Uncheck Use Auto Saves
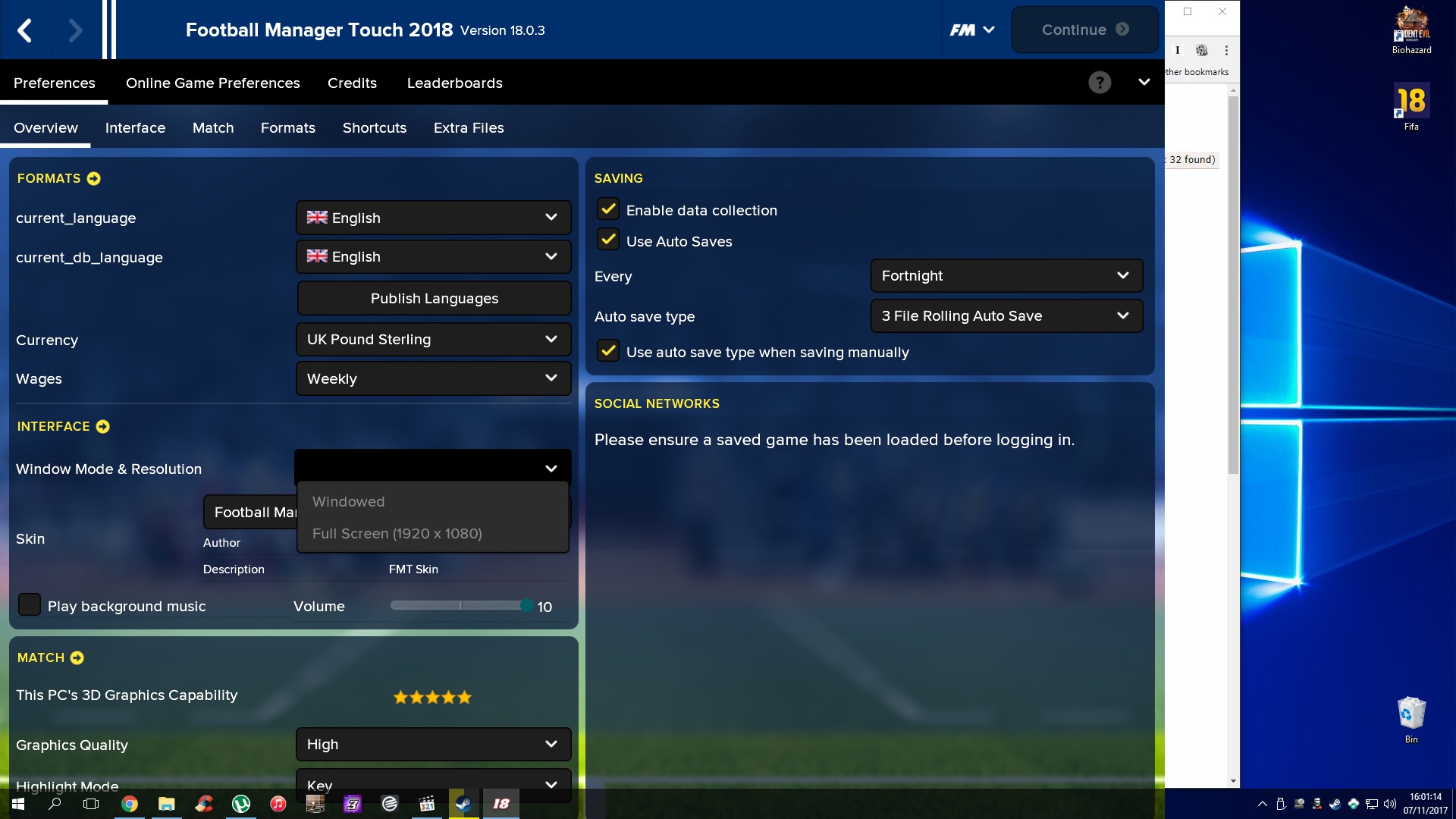The height and width of the screenshot is (819, 1456). click(607, 240)
